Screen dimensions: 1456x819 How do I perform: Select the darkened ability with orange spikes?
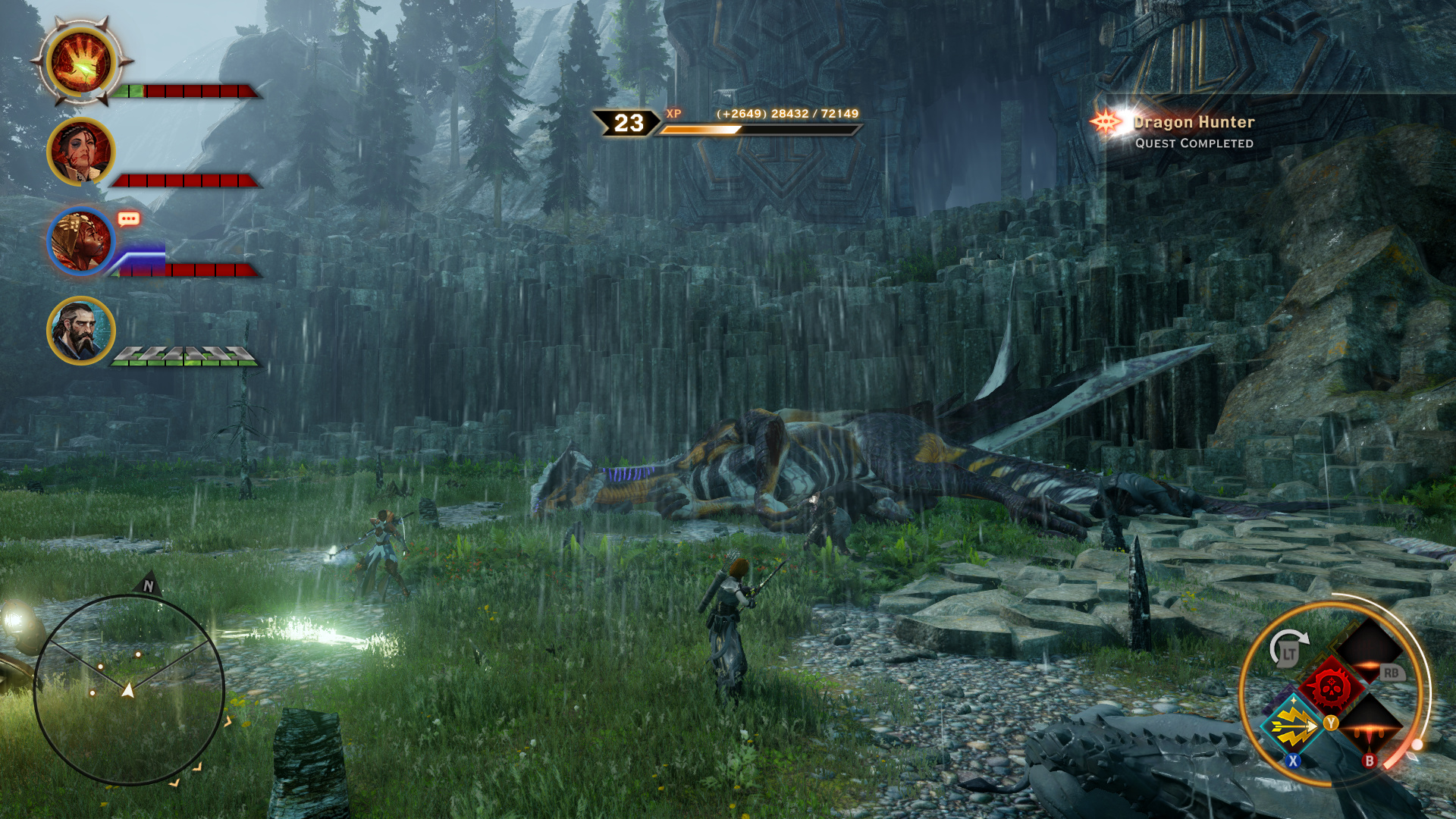[1370, 726]
